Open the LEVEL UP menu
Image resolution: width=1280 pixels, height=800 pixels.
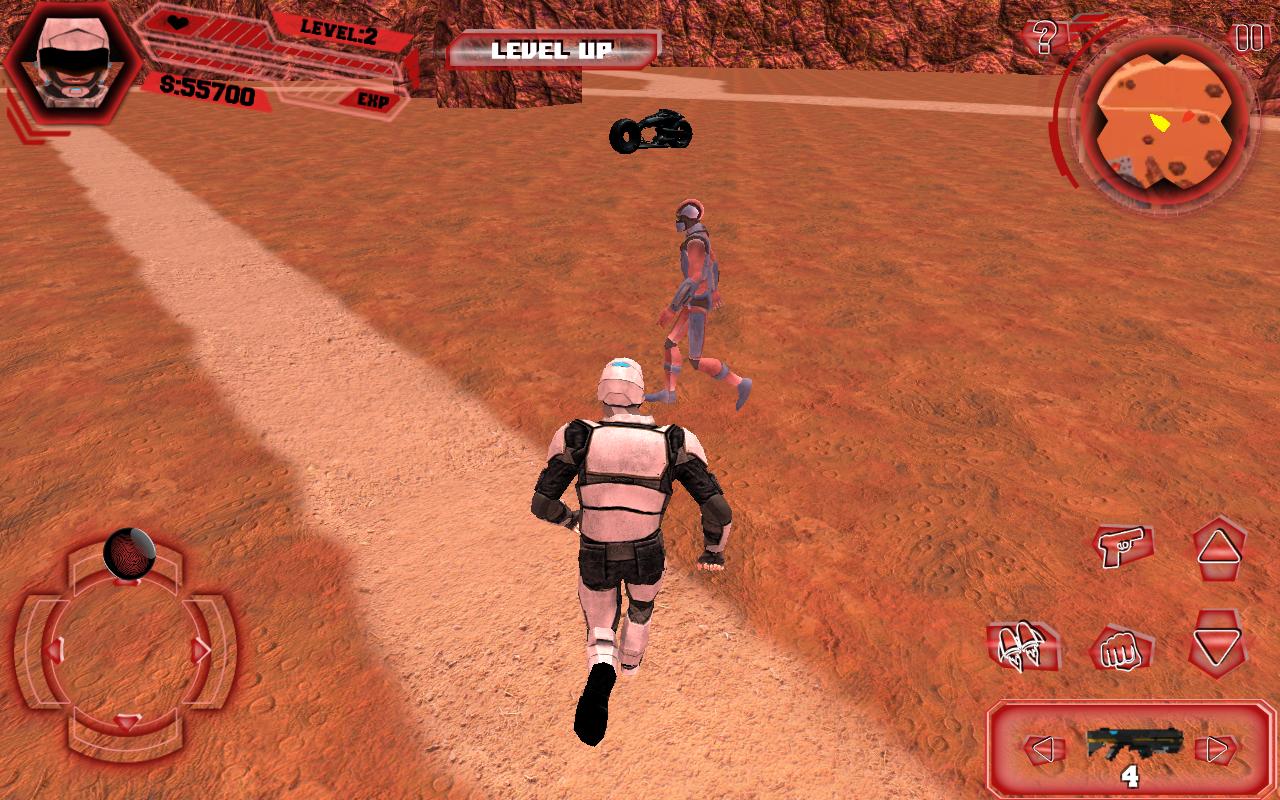552,49
